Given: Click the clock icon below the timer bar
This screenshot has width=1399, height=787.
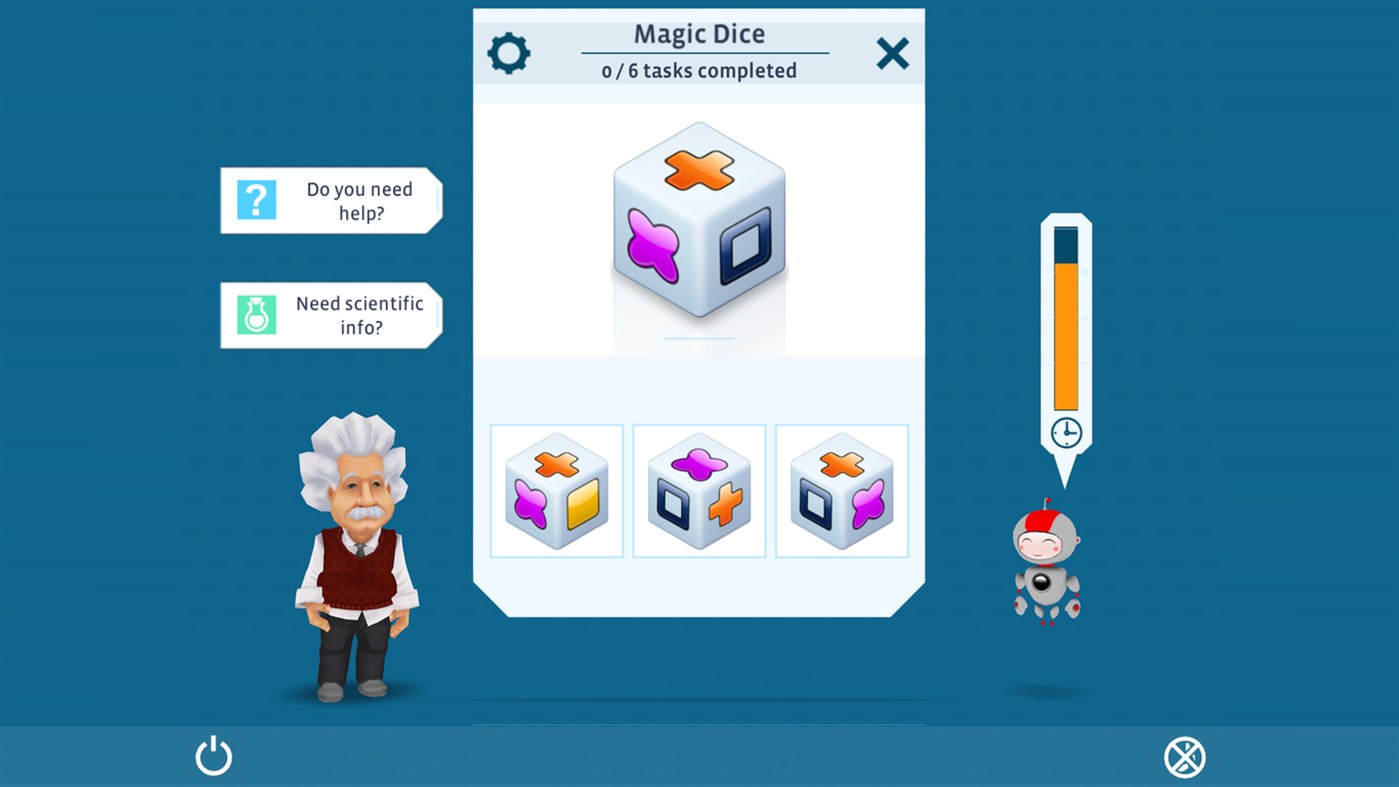Looking at the screenshot, I should (1065, 433).
